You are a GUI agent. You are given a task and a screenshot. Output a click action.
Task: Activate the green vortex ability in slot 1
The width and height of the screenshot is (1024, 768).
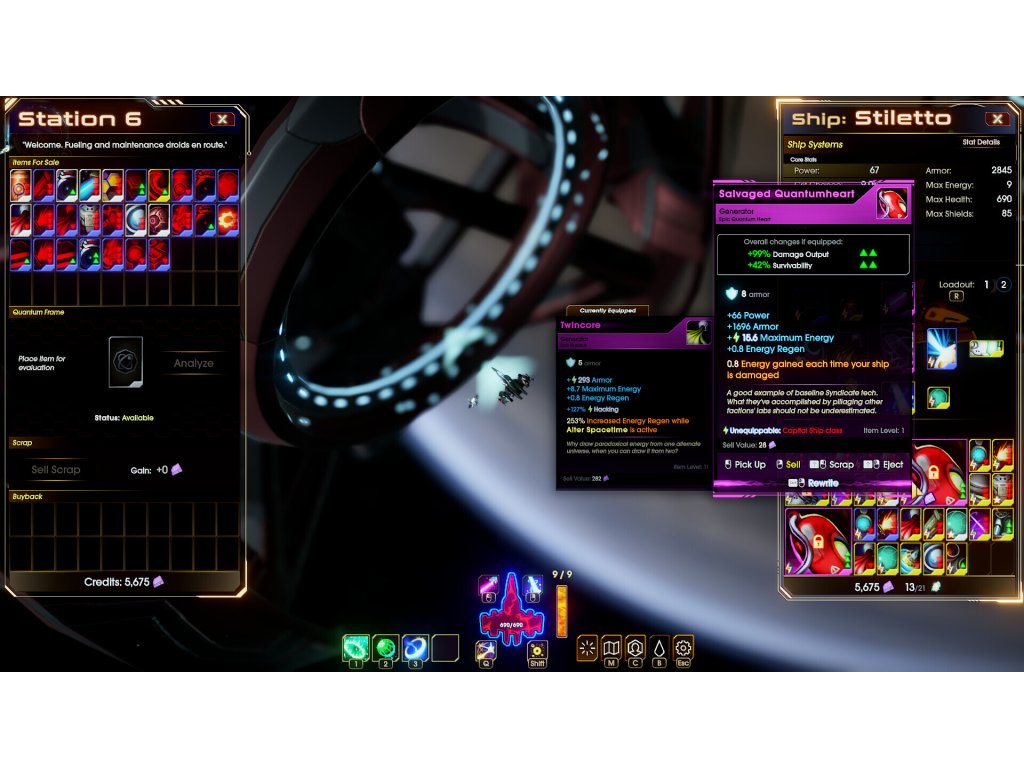pos(355,648)
